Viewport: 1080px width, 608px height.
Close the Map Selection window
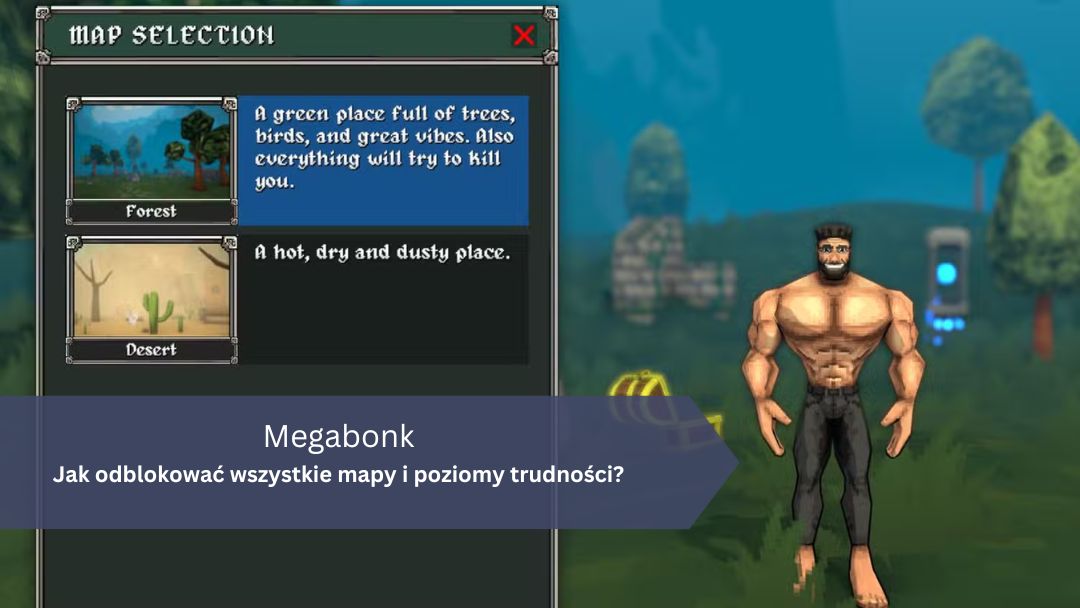point(523,36)
